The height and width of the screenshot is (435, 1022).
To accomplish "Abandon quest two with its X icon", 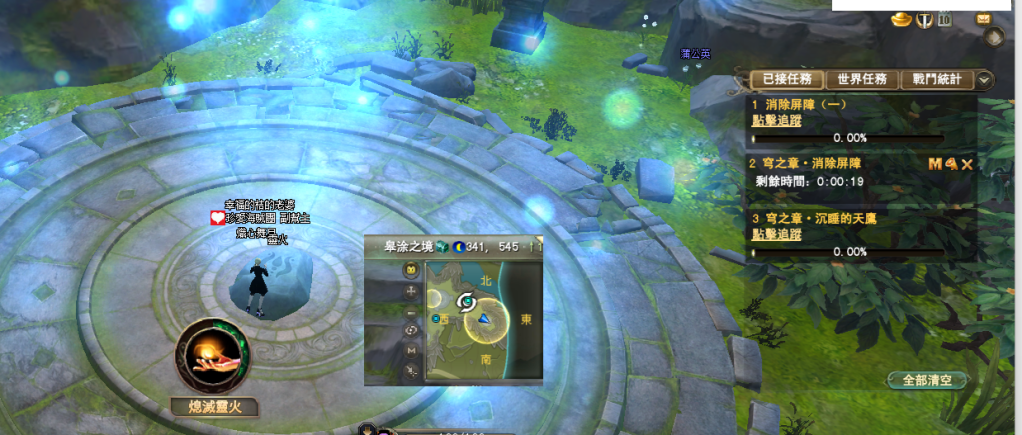I will (x=967, y=163).
